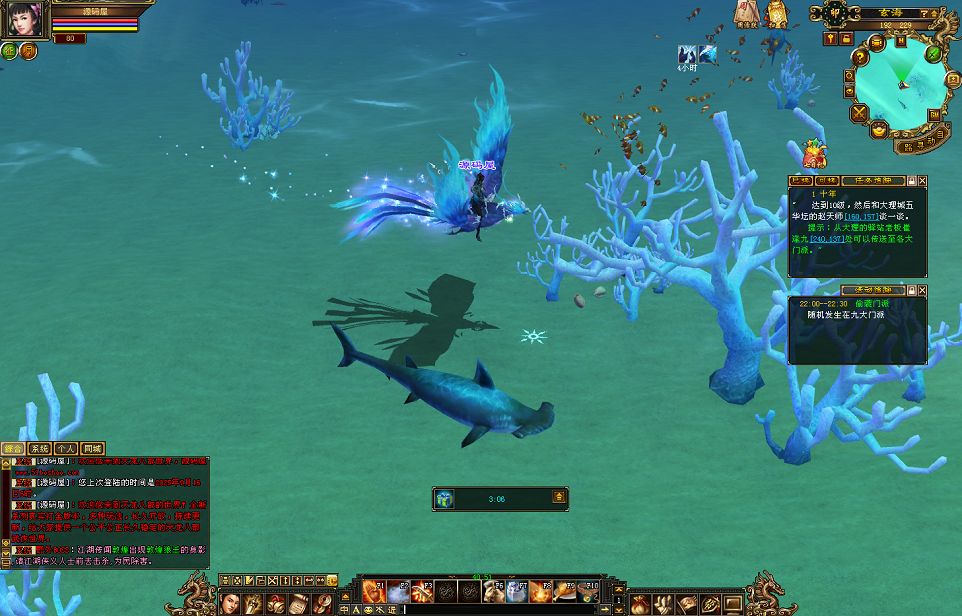Close the quest tracker panel

tap(922, 181)
